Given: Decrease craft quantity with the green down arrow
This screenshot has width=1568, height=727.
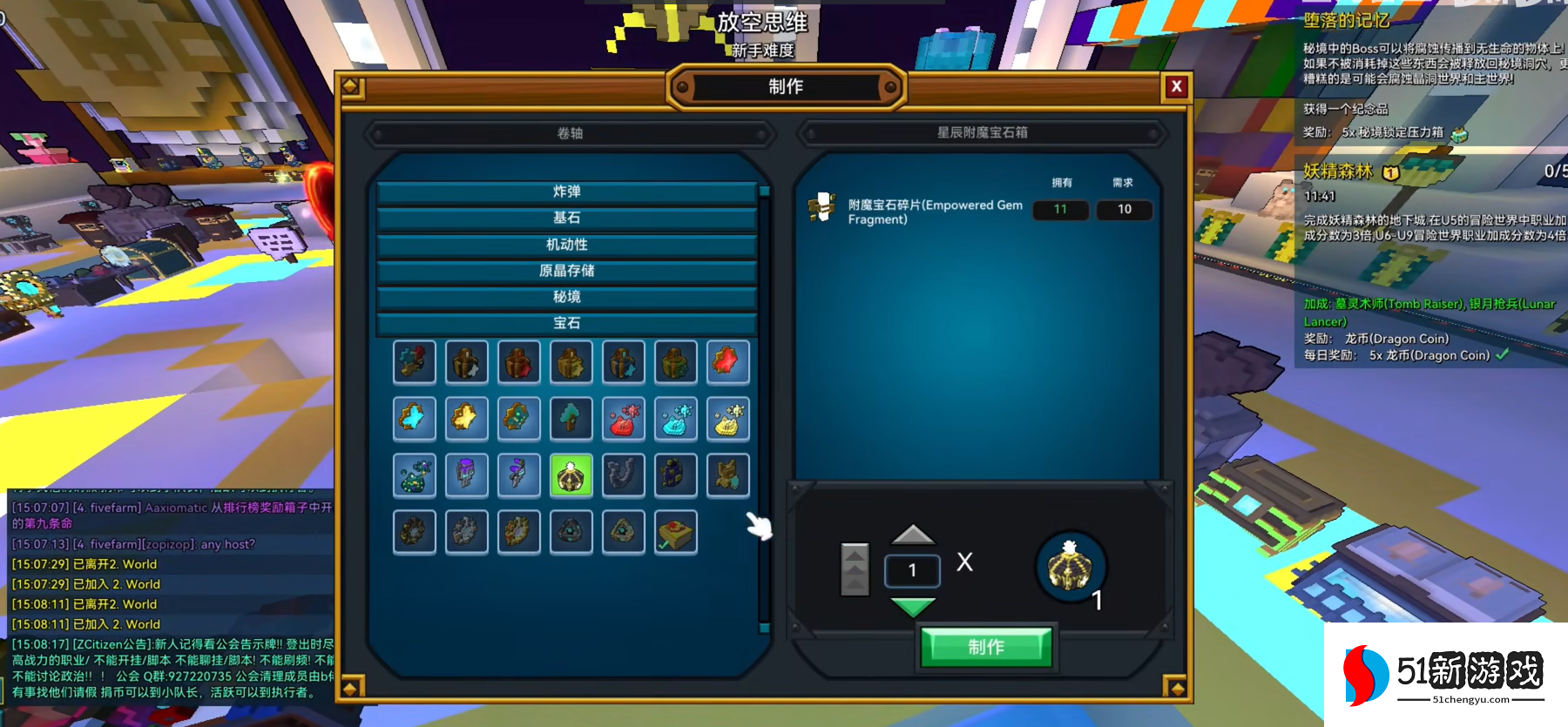Looking at the screenshot, I should click(x=913, y=606).
